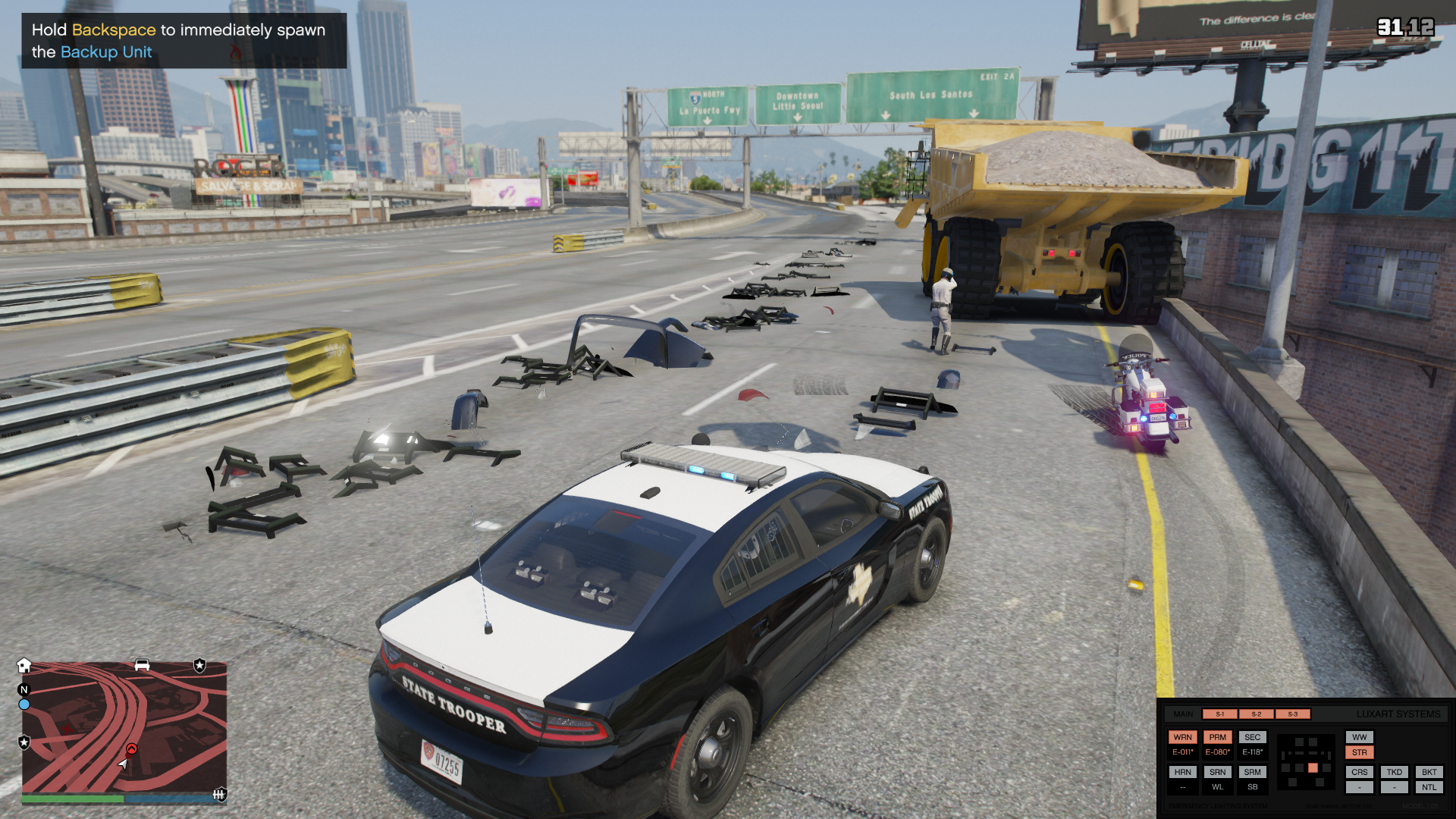
Task: Click the red chevron marker on minimap
Action: tap(132, 749)
